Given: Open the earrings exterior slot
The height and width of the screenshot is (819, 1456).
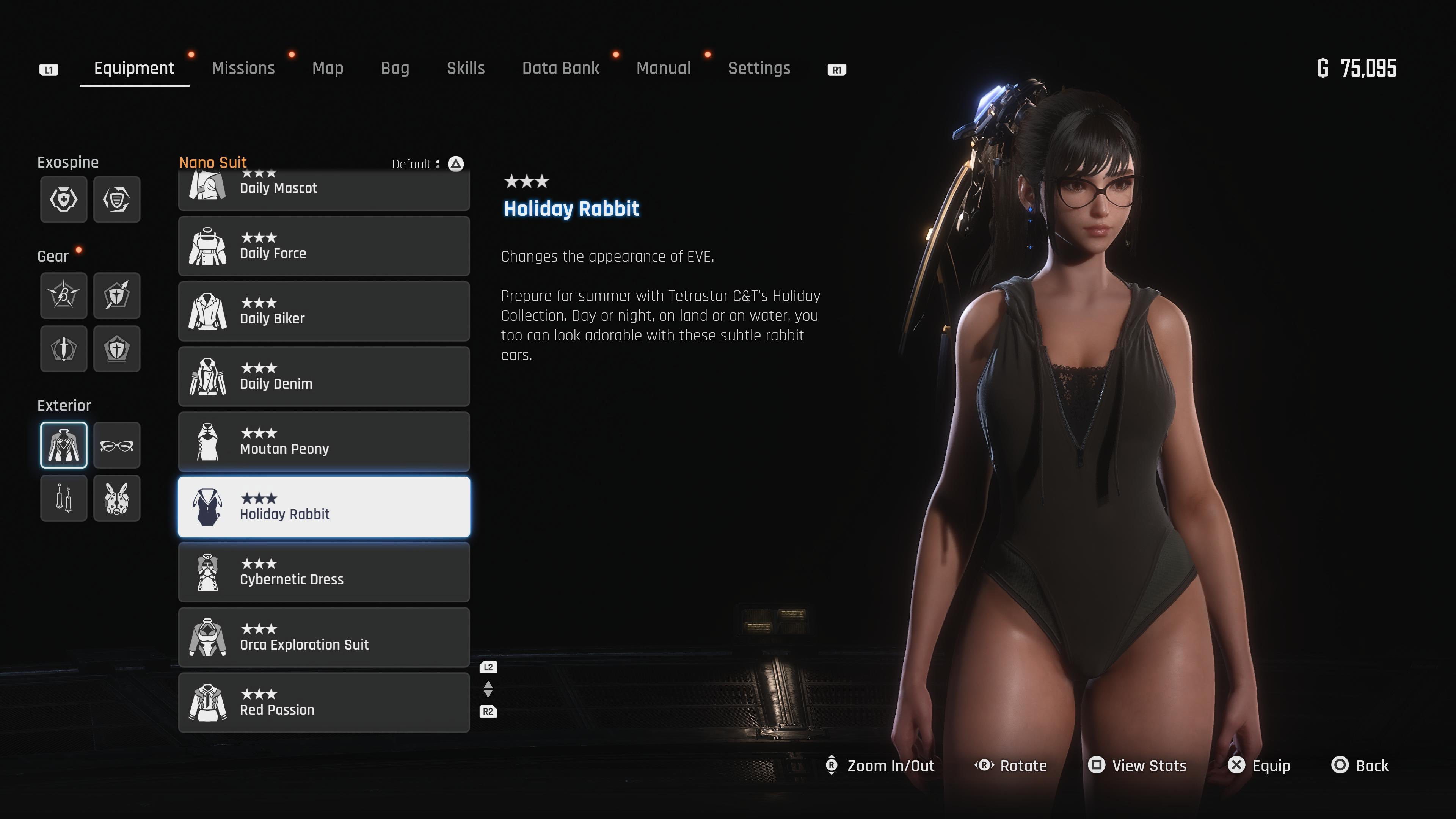Looking at the screenshot, I should pos(64,498).
